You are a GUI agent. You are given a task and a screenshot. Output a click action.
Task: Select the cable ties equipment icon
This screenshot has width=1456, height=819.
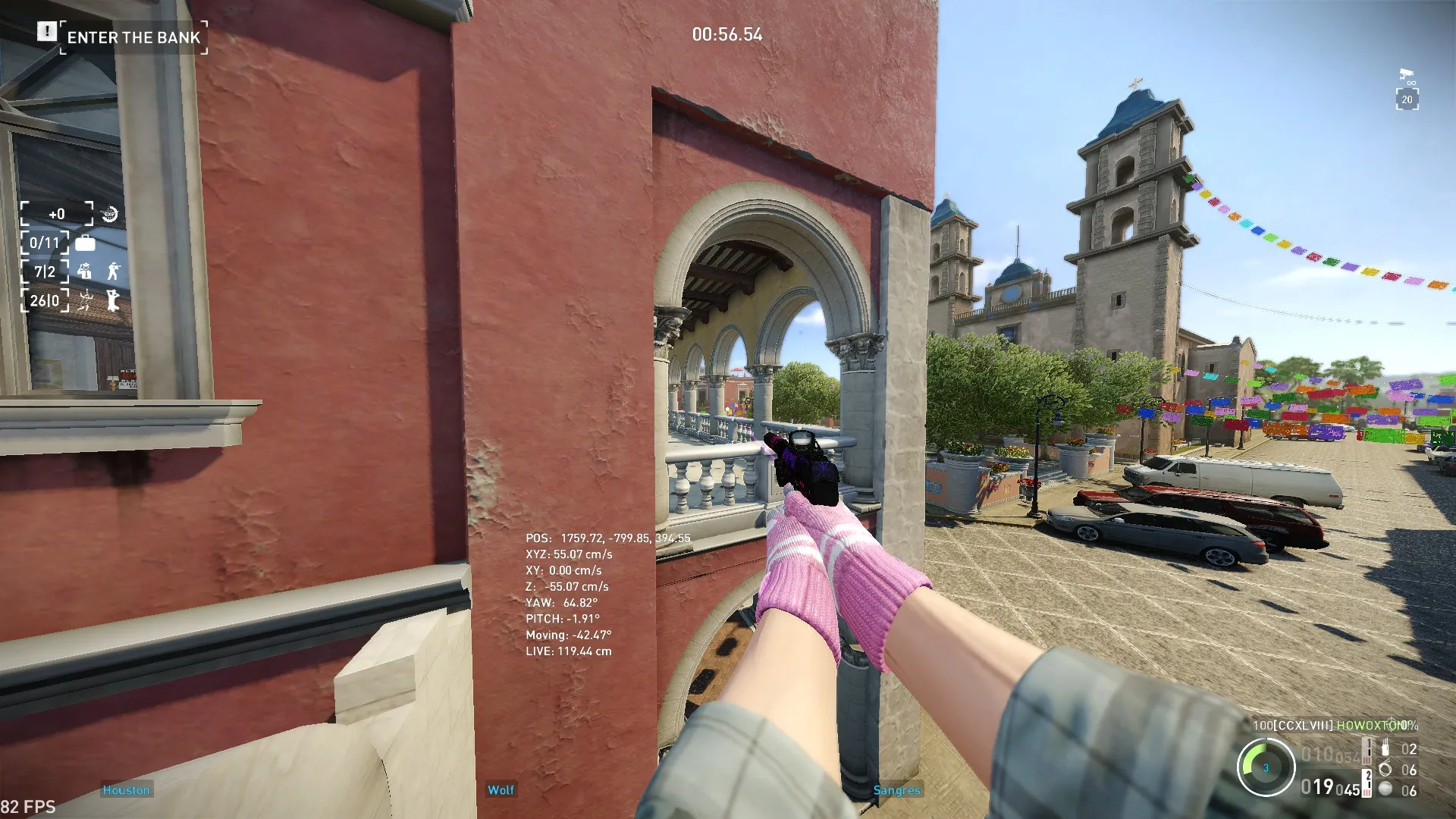click(x=1386, y=769)
